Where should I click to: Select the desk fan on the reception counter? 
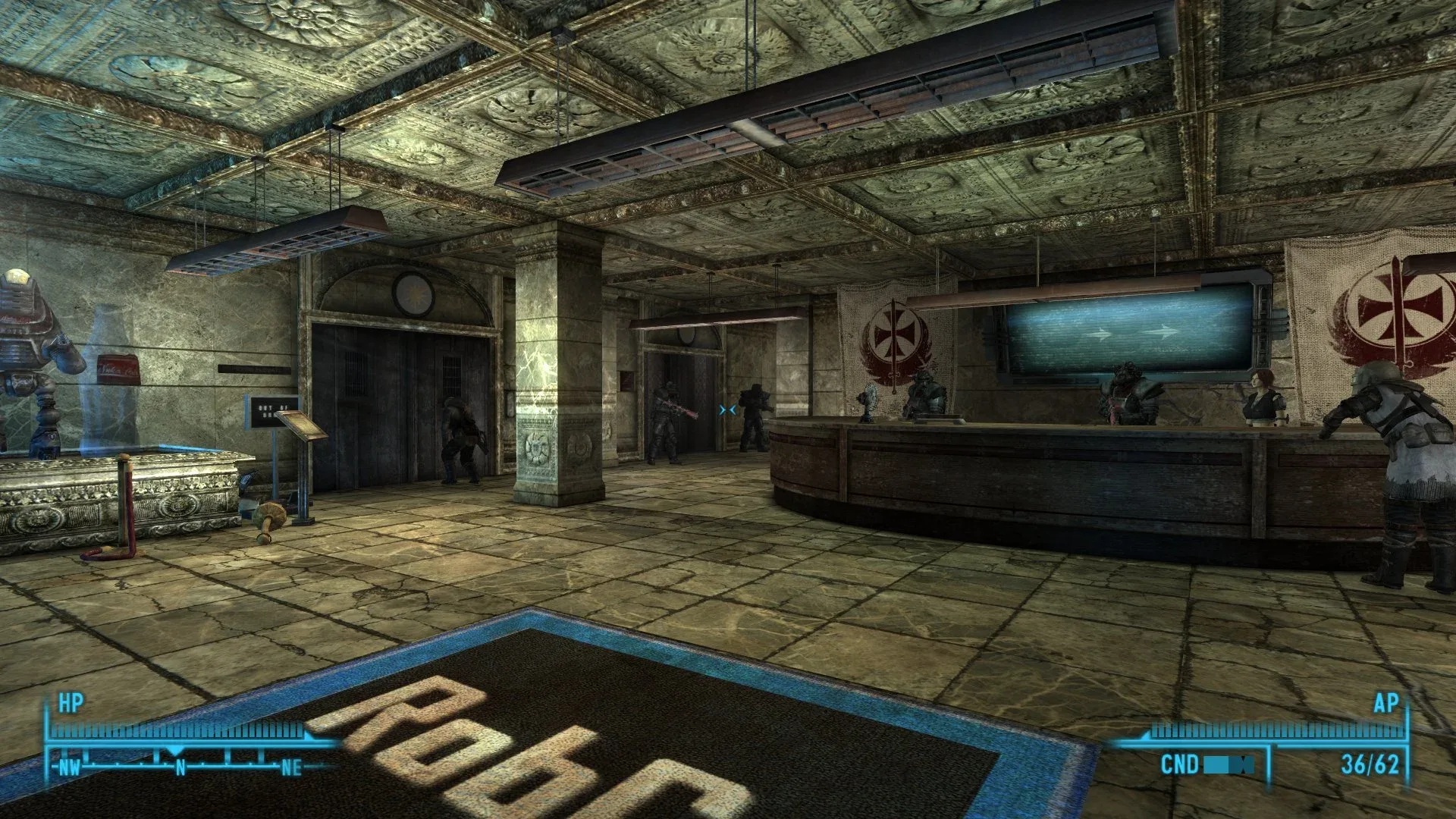pyautogui.click(x=869, y=400)
